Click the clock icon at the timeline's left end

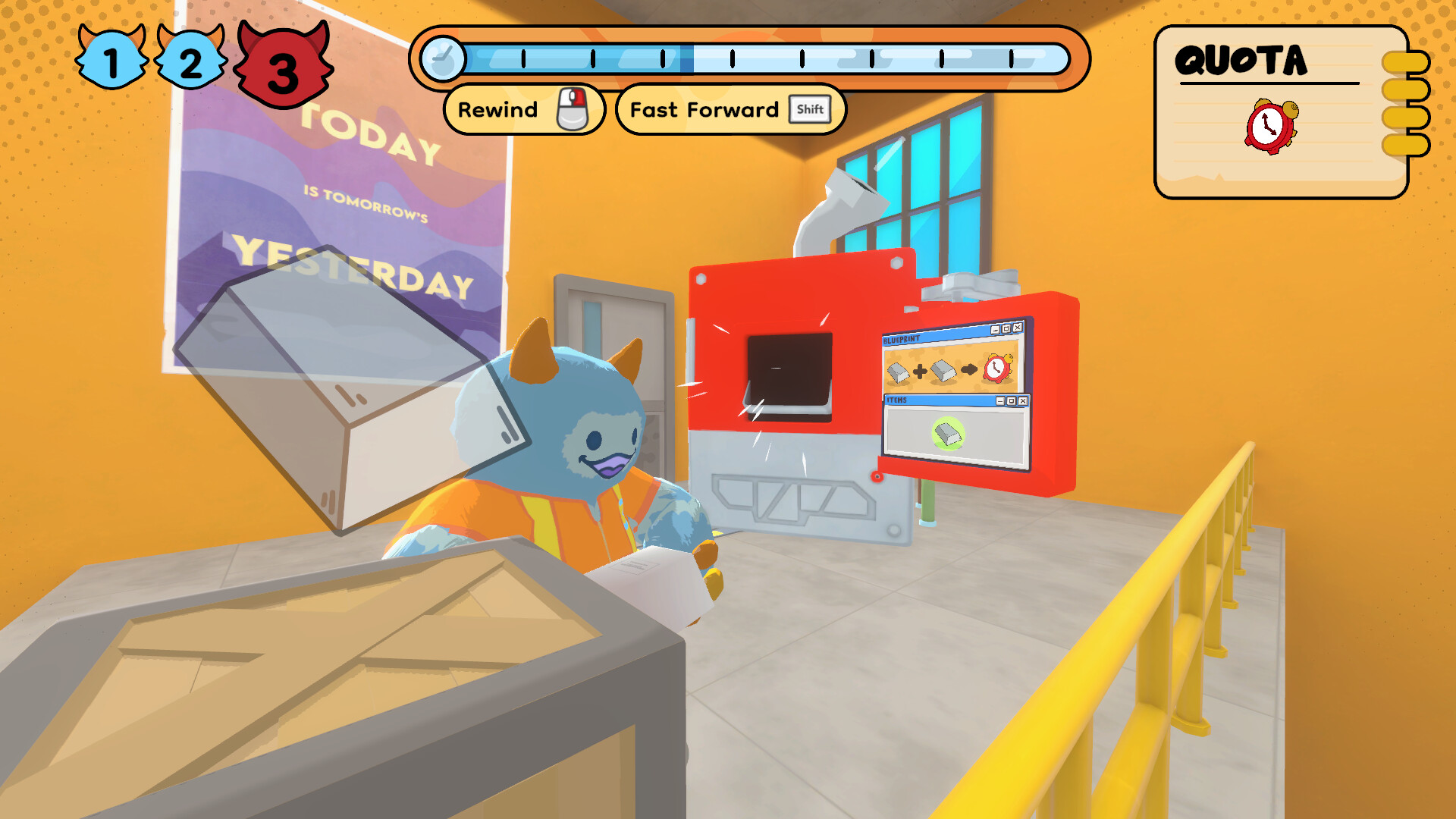[x=444, y=58]
